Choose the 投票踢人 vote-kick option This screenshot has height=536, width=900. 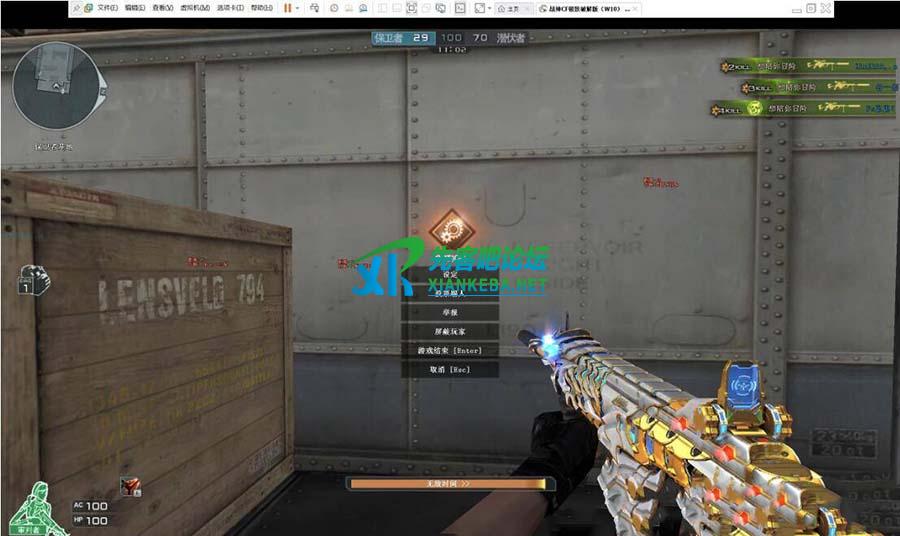448,293
